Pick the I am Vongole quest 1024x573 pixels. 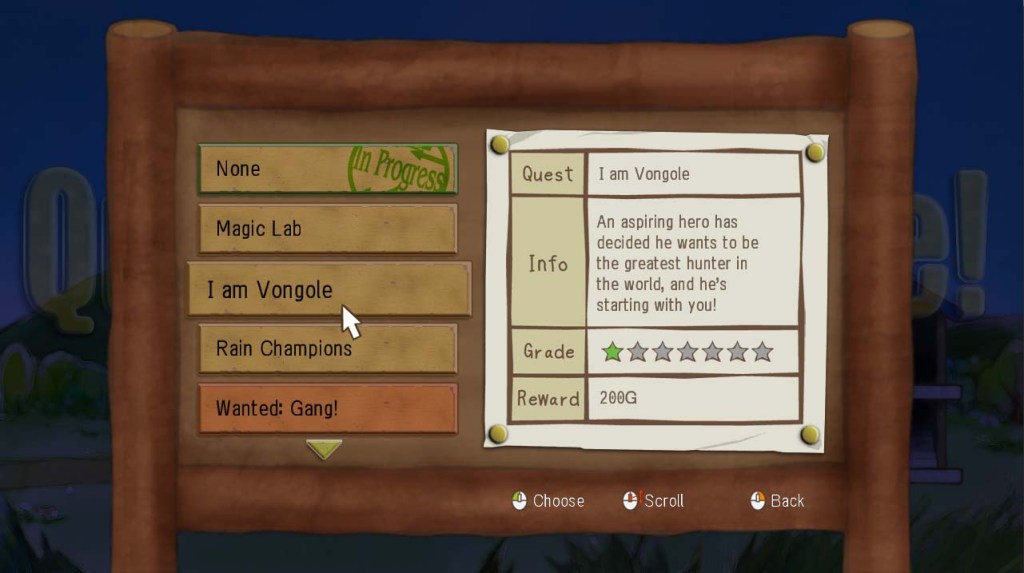point(328,289)
